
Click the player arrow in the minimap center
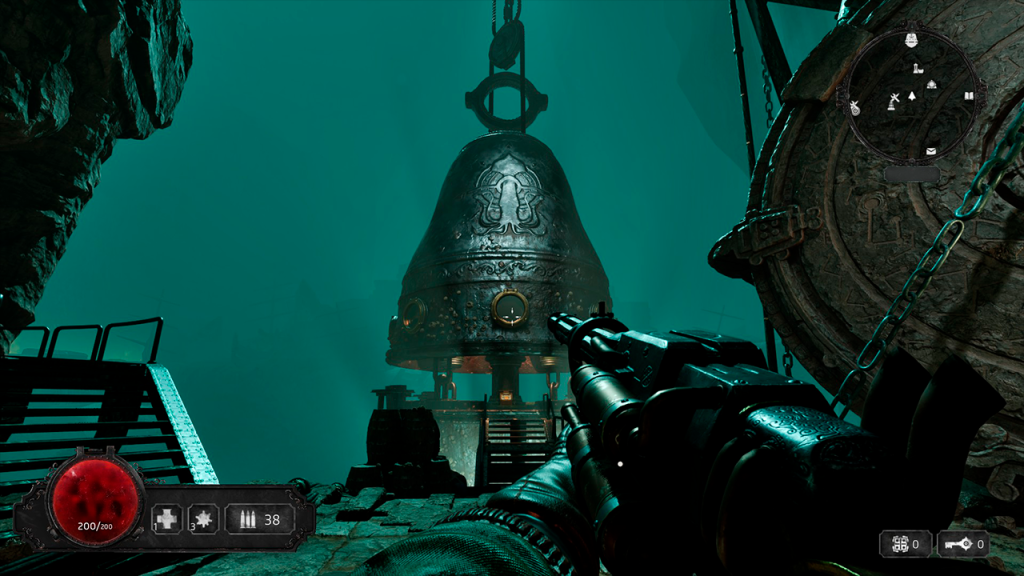pyautogui.click(x=911, y=97)
